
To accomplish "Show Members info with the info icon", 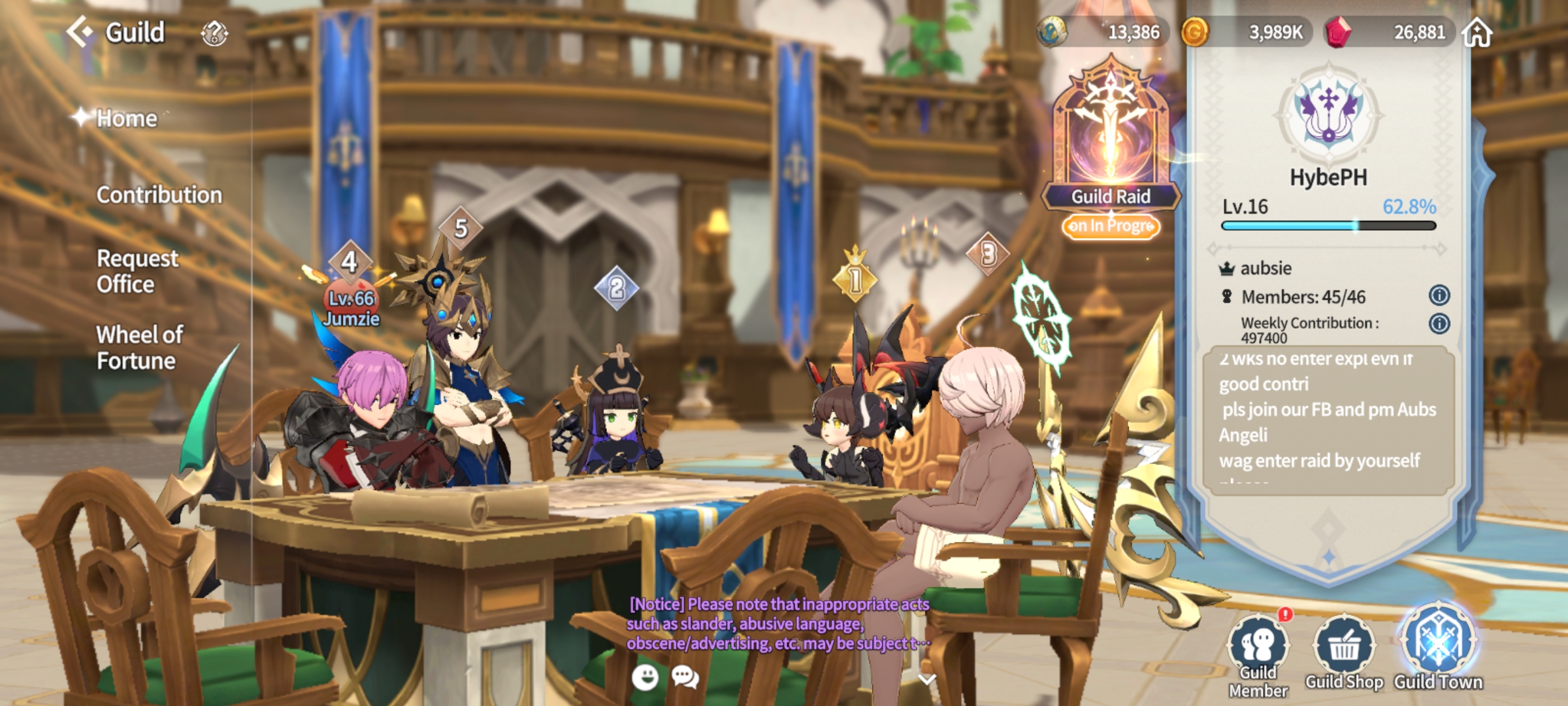I will [1439, 295].
